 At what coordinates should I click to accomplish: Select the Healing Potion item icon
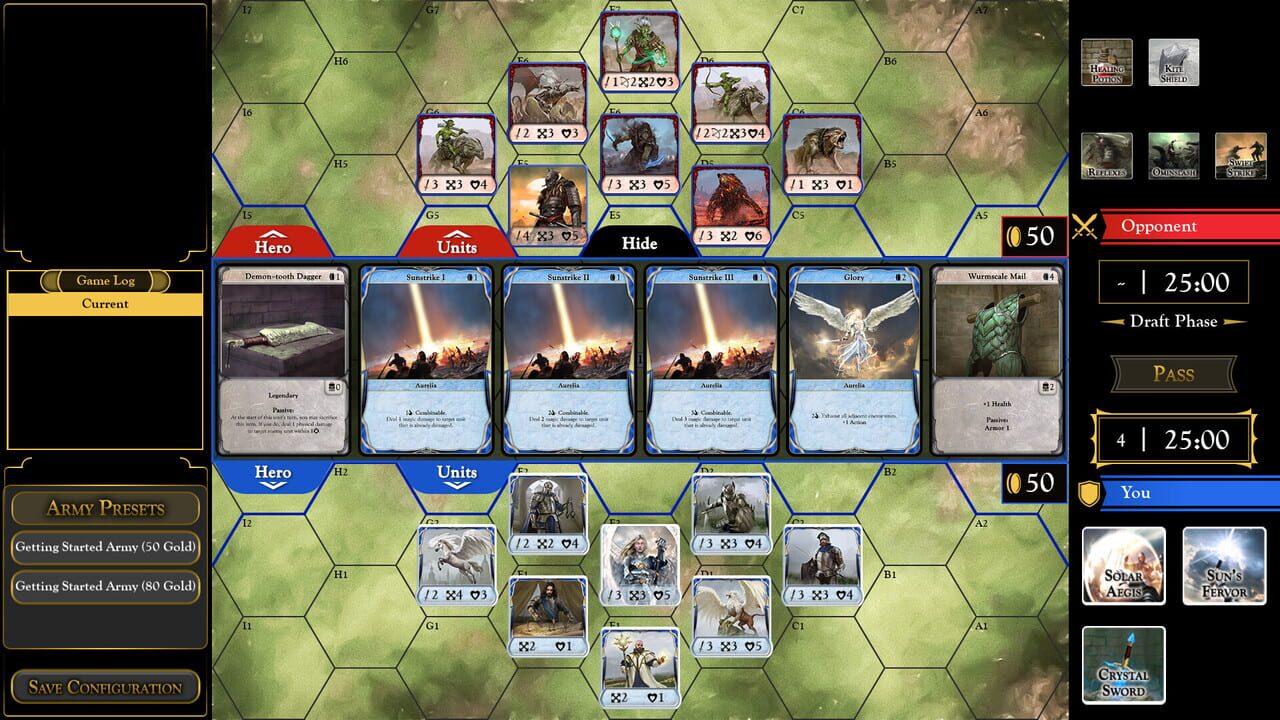1107,61
